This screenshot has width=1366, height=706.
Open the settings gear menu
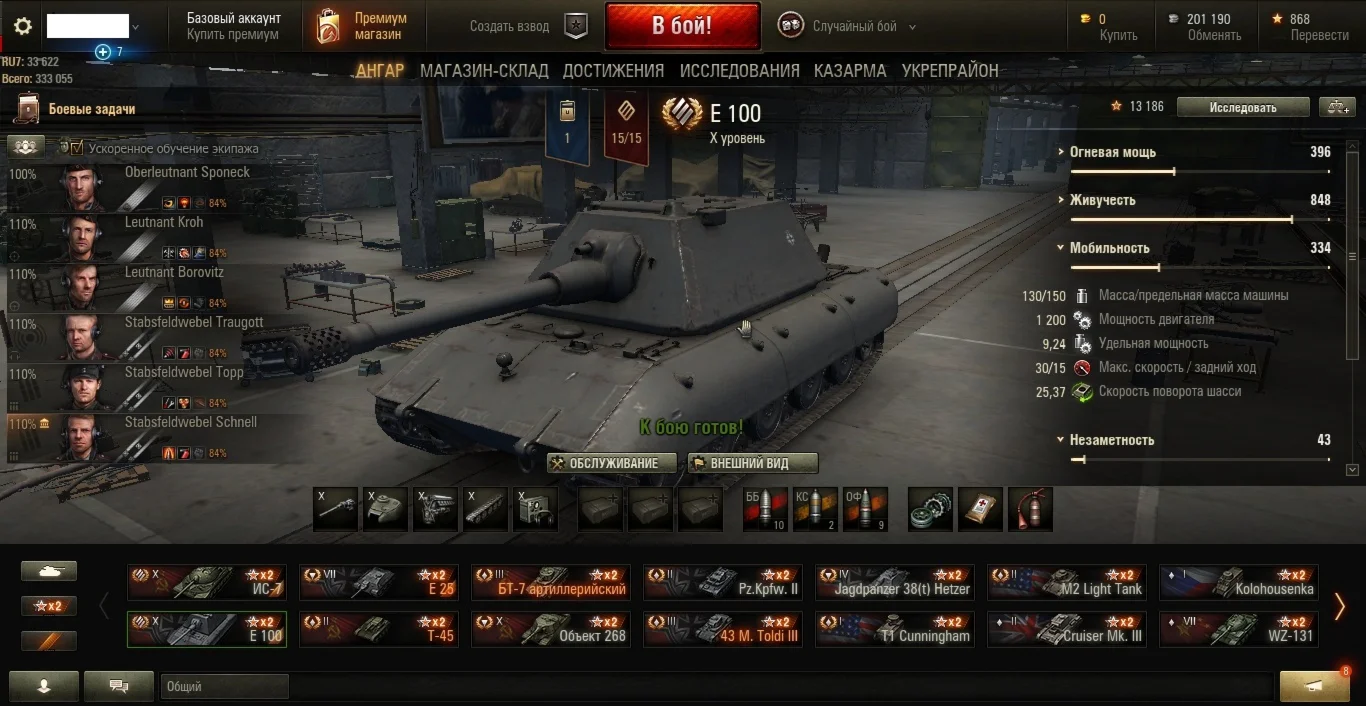(x=23, y=26)
